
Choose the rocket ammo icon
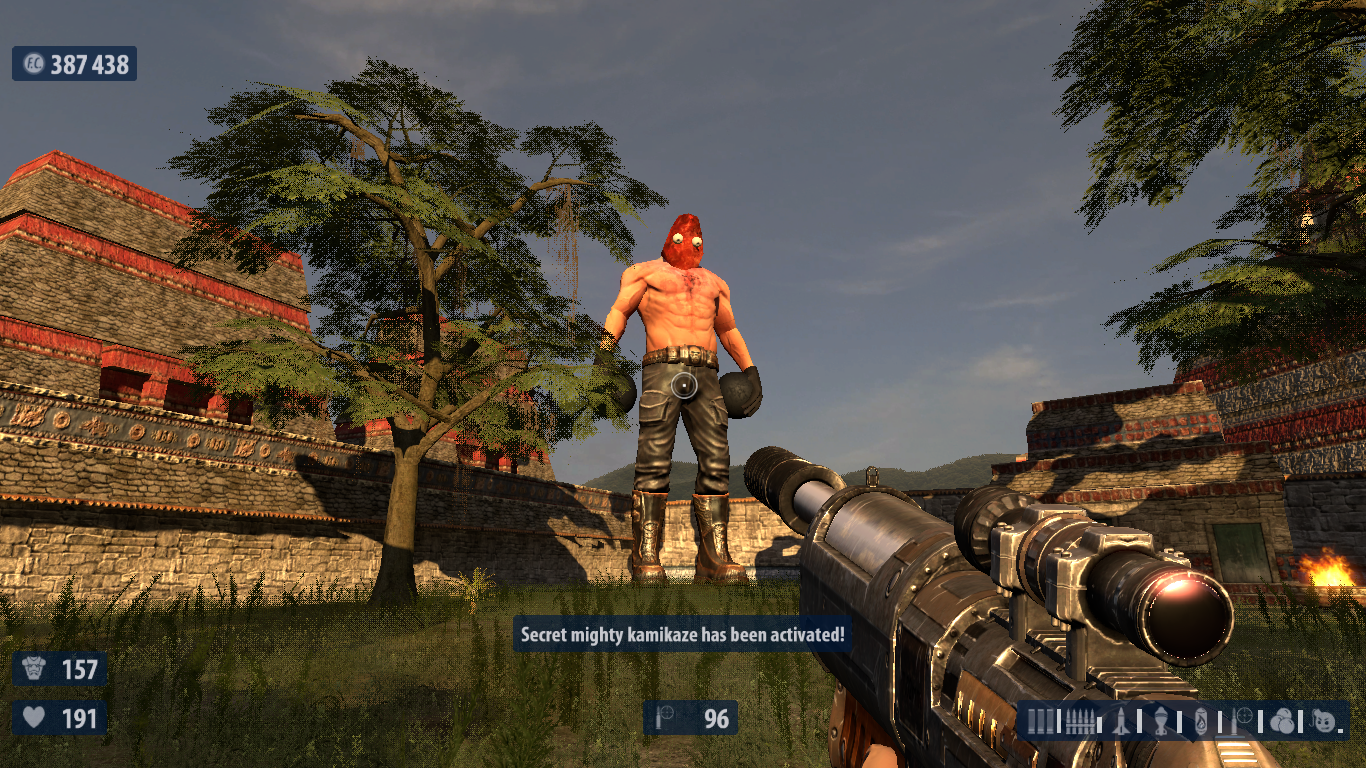pyautogui.click(x=1121, y=721)
